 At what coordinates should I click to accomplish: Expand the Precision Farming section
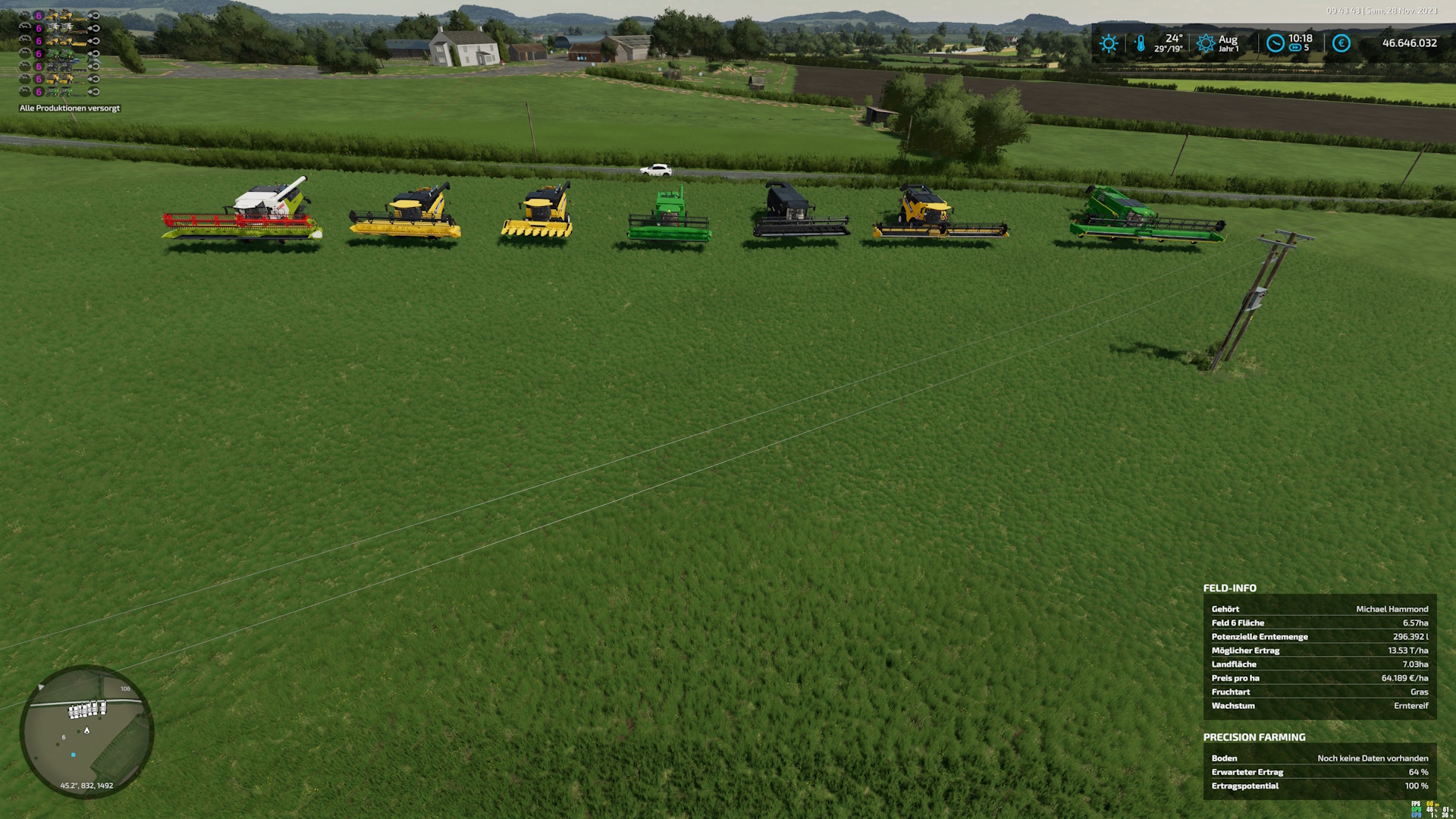1255,737
